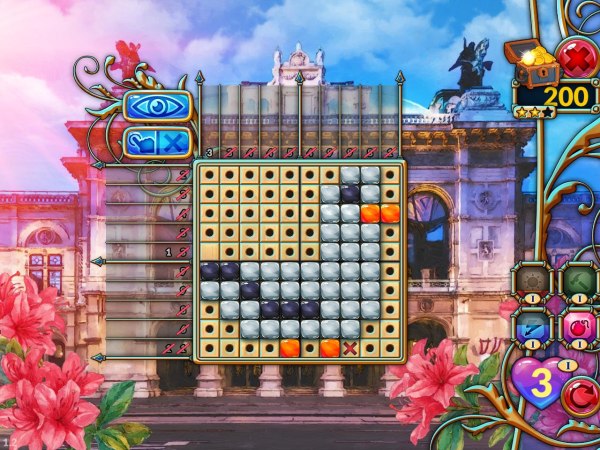This screenshot has height=450, width=600.
Task: Select the blue power-up icon
Action: (x=530, y=326)
